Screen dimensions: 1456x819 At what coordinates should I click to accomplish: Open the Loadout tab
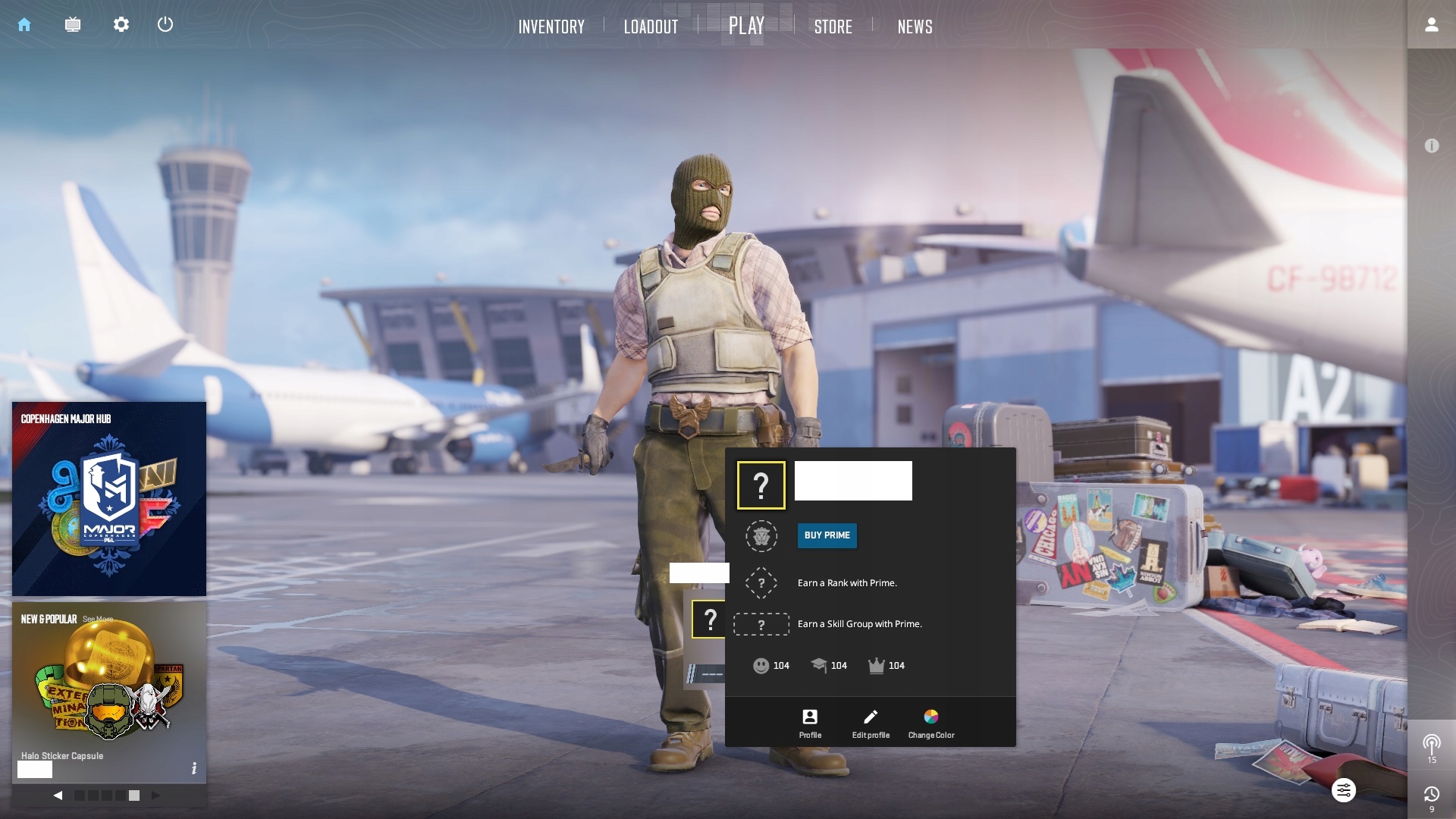click(x=651, y=27)
